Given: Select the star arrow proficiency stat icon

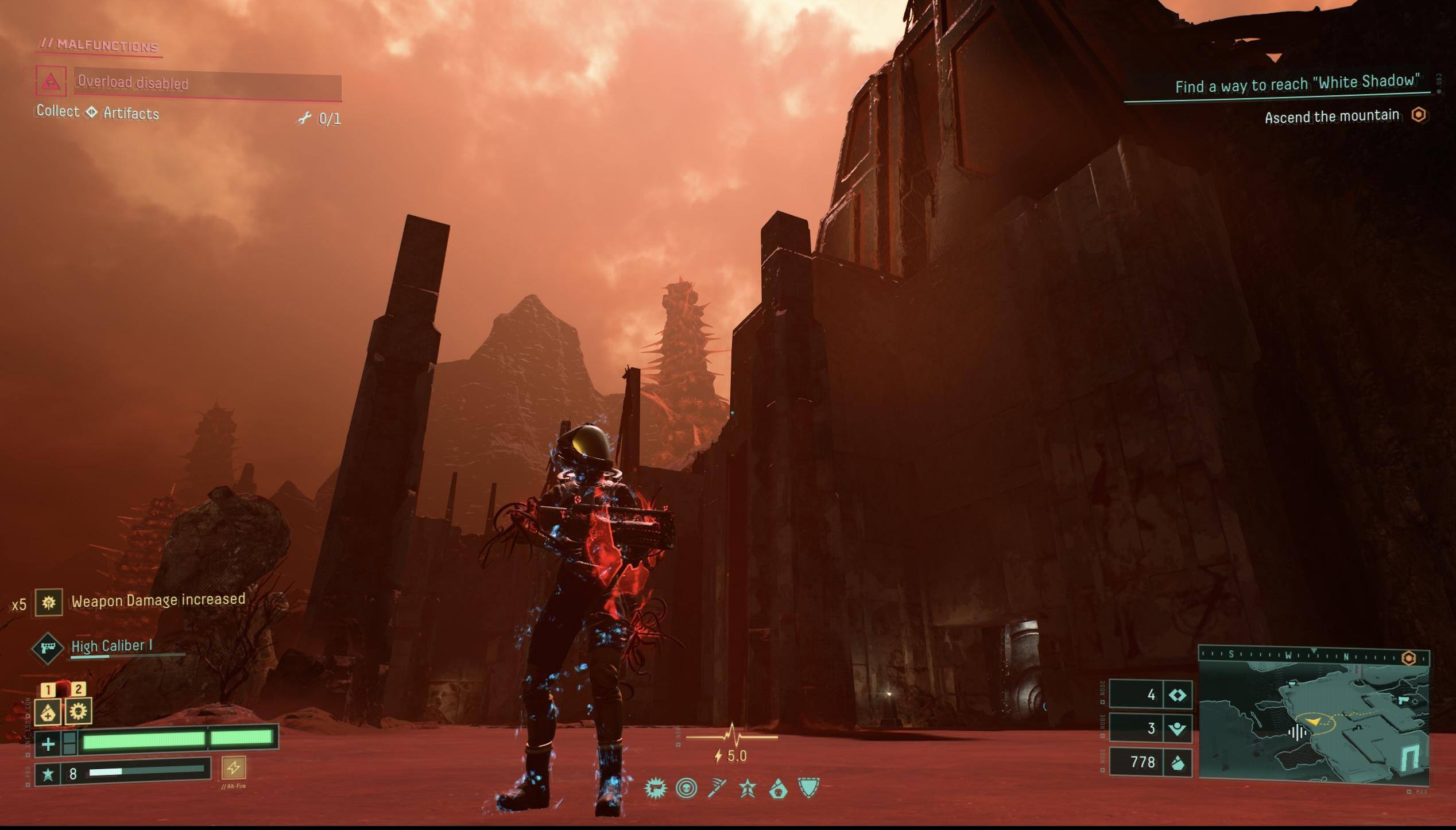Looking at the screenshot, I should 748,789.
